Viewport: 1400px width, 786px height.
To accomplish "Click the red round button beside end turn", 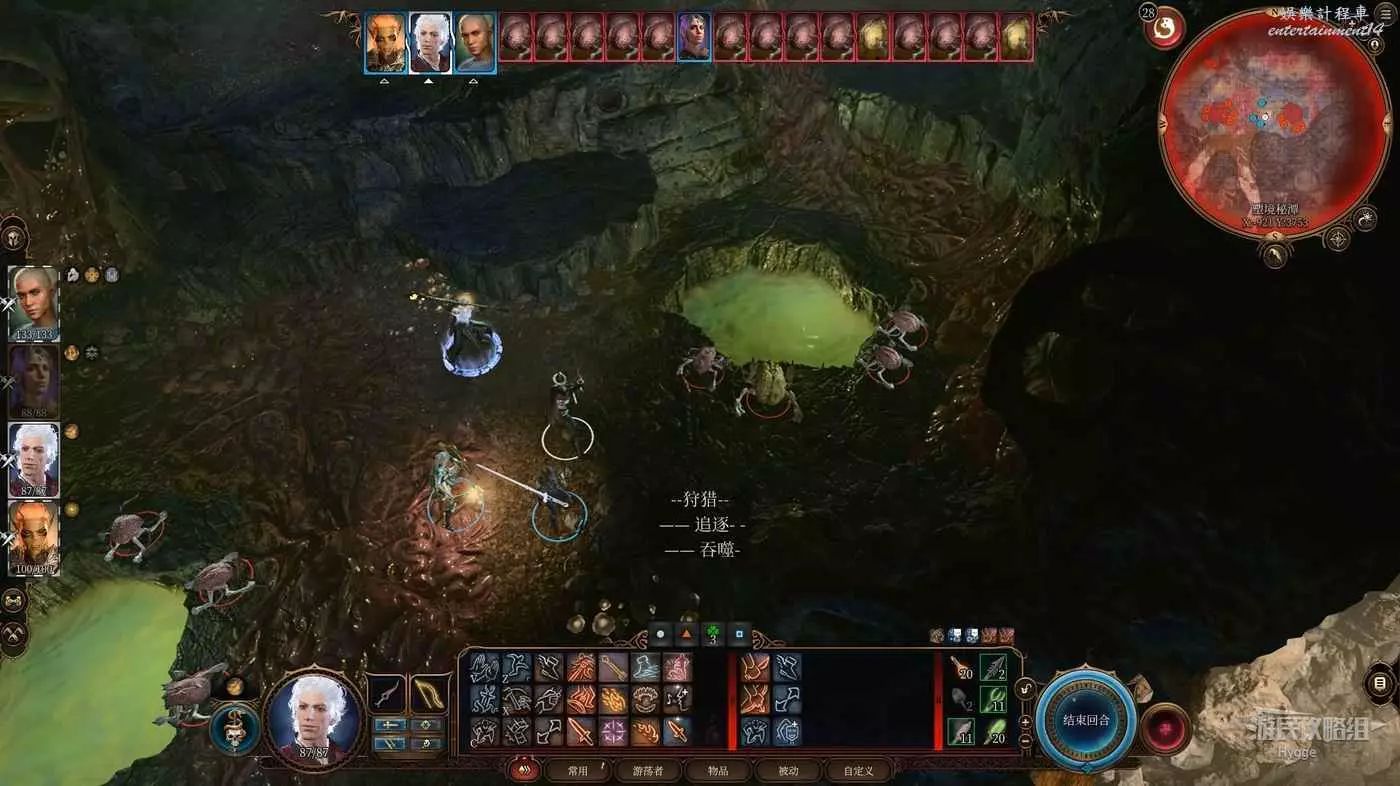I will (1165, 728).
